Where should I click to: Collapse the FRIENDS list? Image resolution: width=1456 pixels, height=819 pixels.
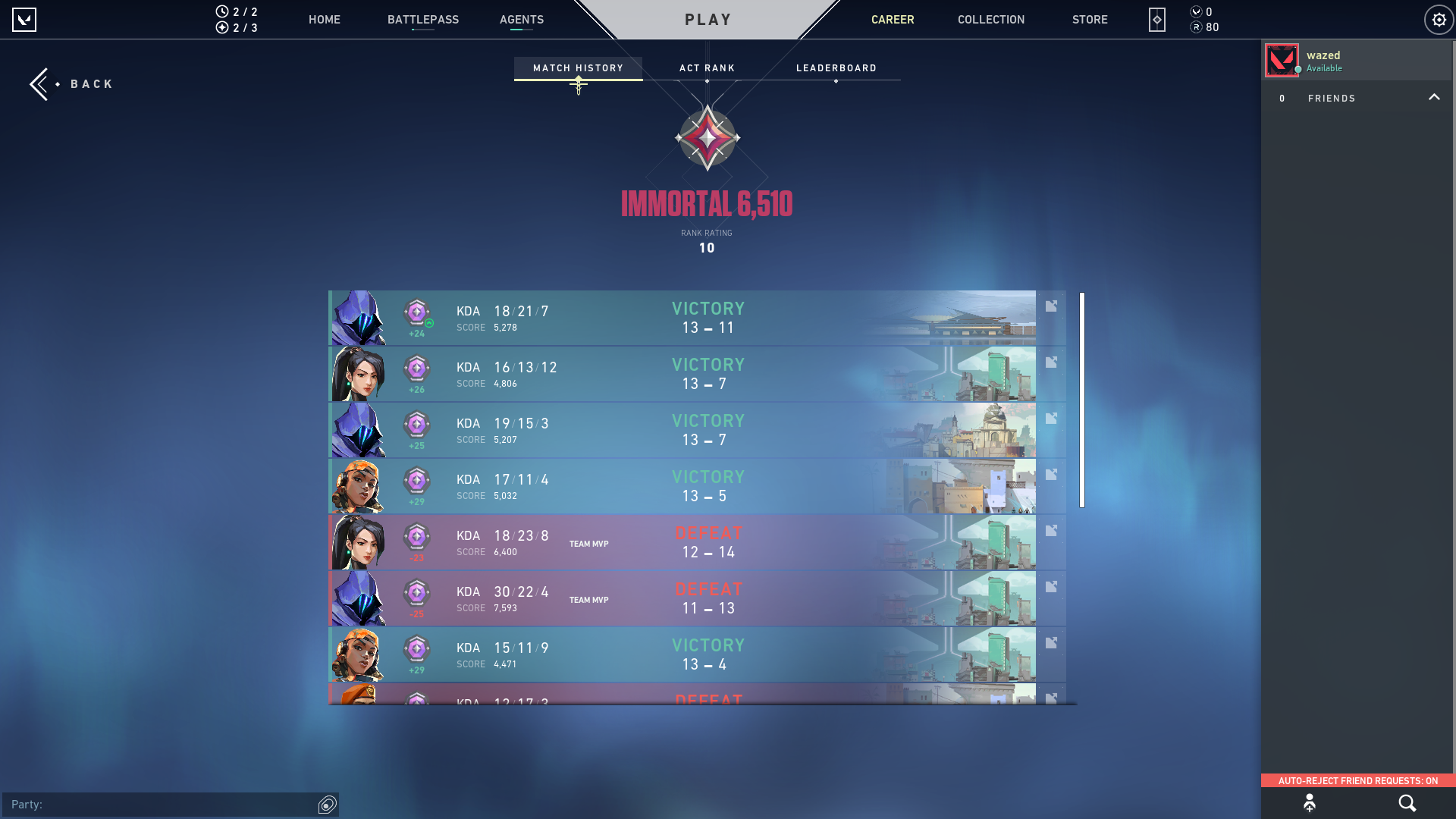coord(1434,97)
